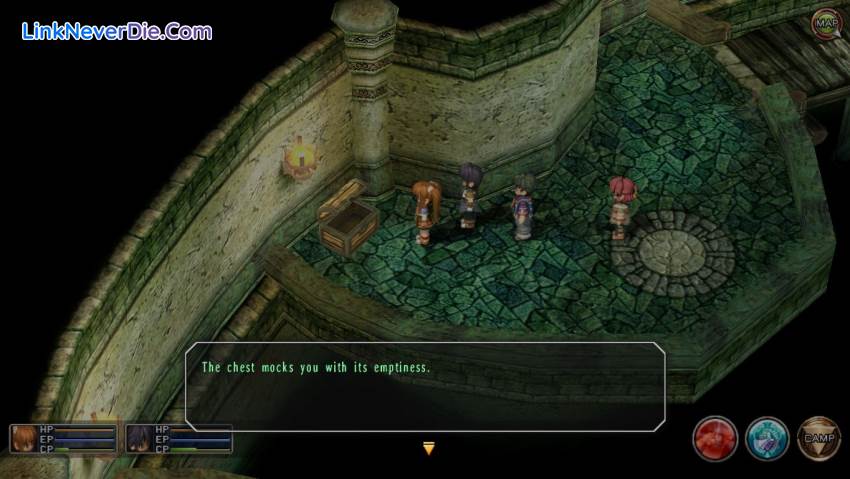The image size is (850, 479).
Task: Open the MAP button
Action: 826,22
